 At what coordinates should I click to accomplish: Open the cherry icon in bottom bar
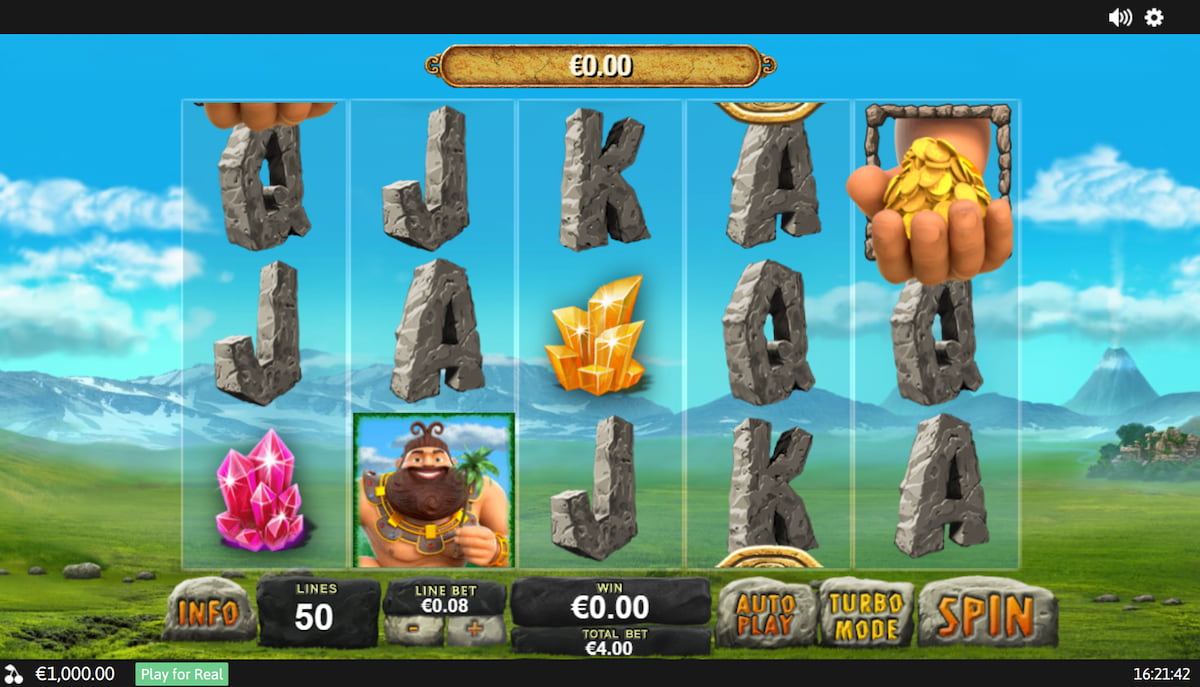[14, 674]
